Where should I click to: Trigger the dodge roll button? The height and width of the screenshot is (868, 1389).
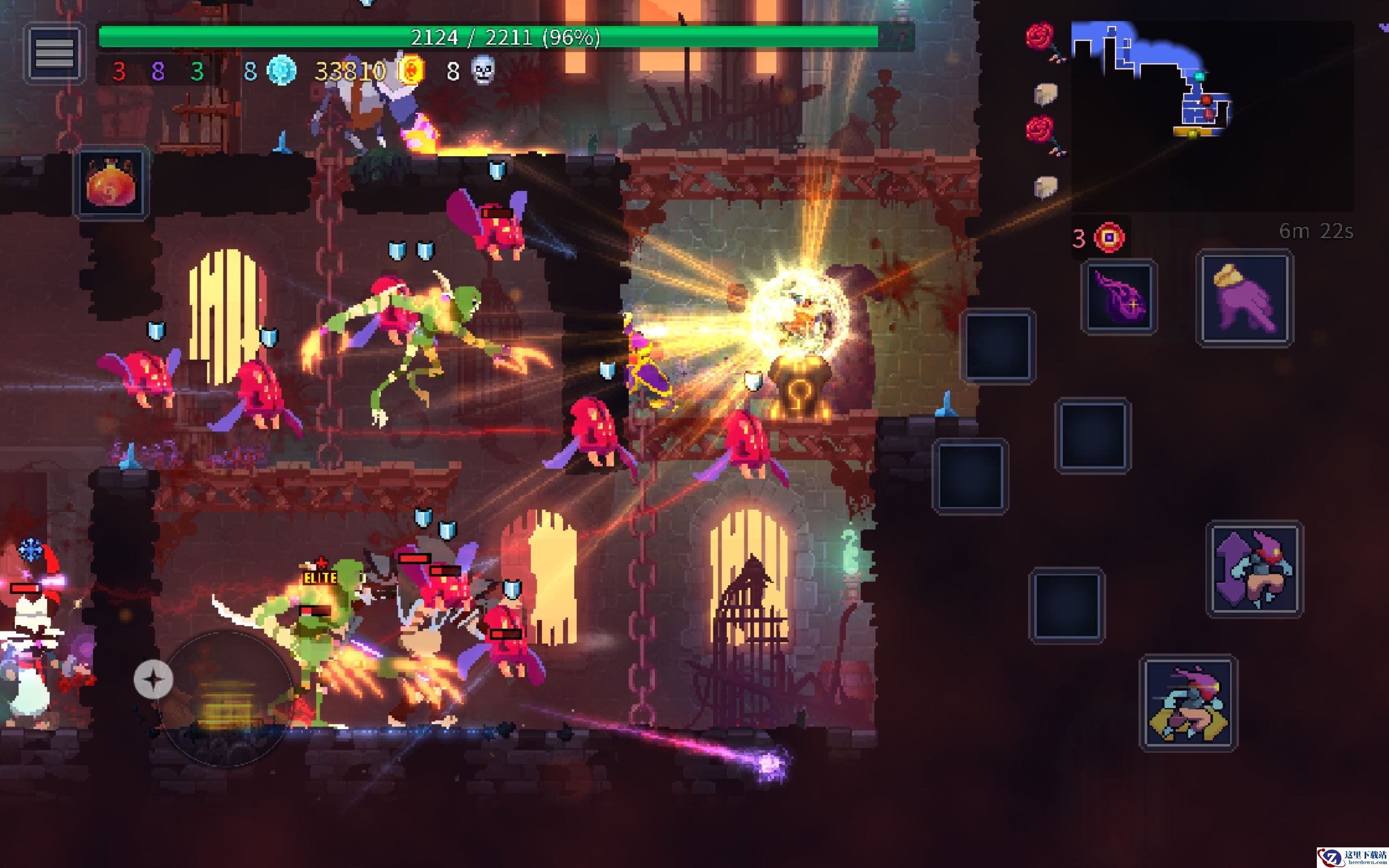click(x=1188, y=703)
